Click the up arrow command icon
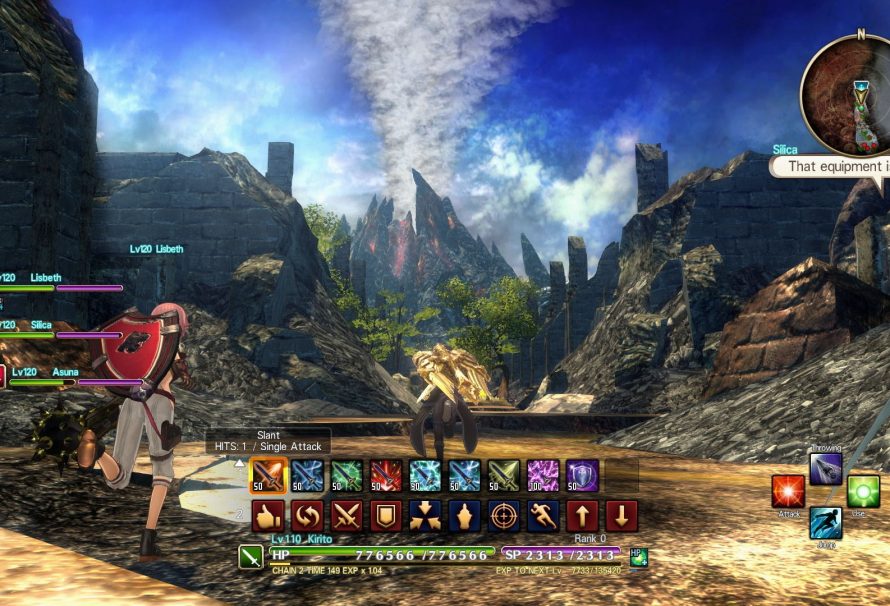The width and height of the screenshot is (890, 606). pyautogui.click(x=582, y=516)
